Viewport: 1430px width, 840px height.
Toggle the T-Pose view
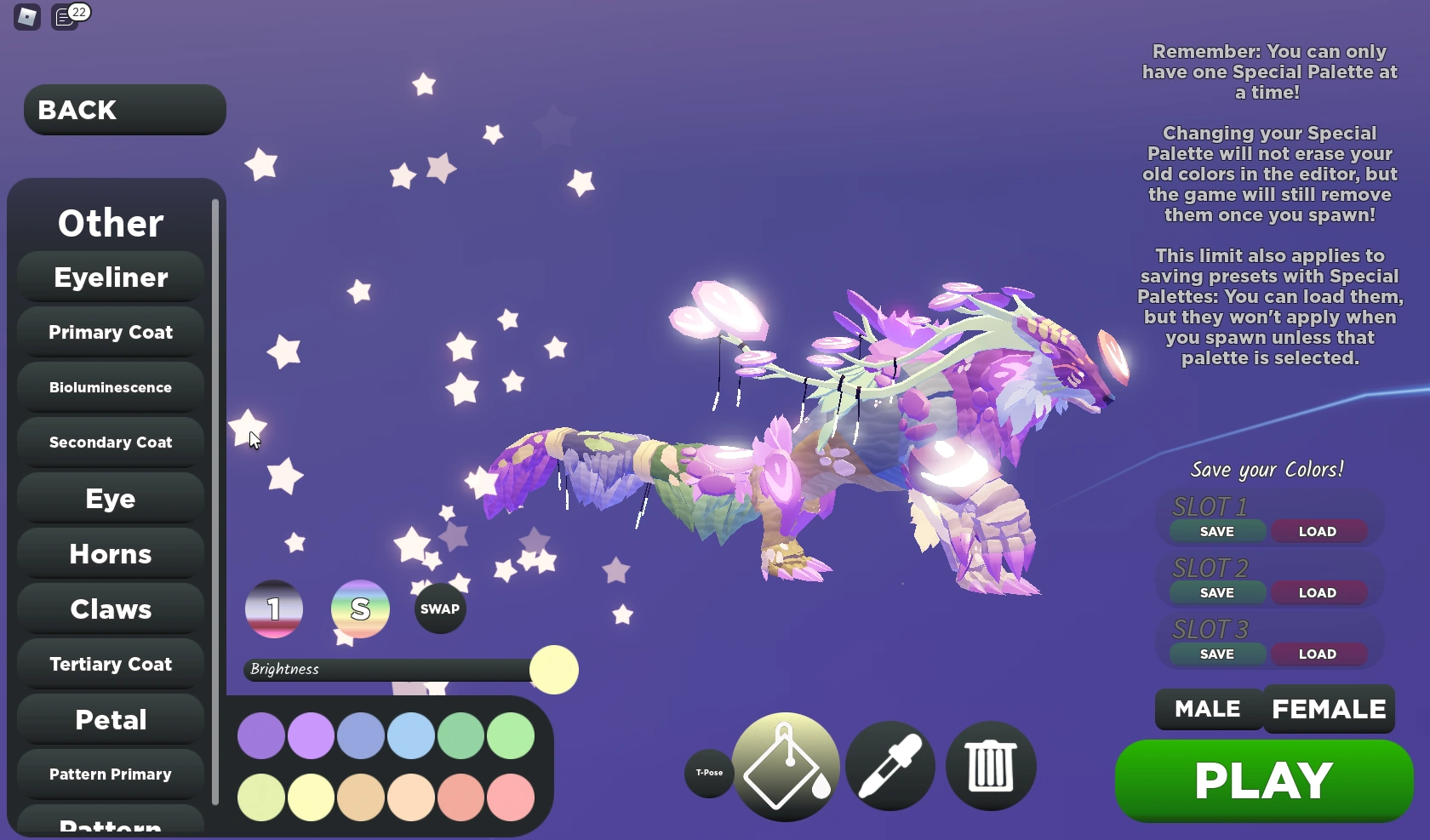click(708, 774)
